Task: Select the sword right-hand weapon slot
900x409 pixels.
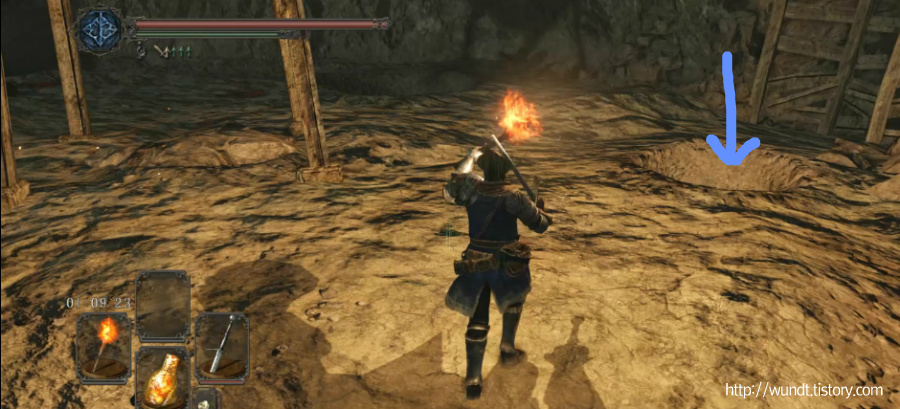Action: (x=221, y=345)
